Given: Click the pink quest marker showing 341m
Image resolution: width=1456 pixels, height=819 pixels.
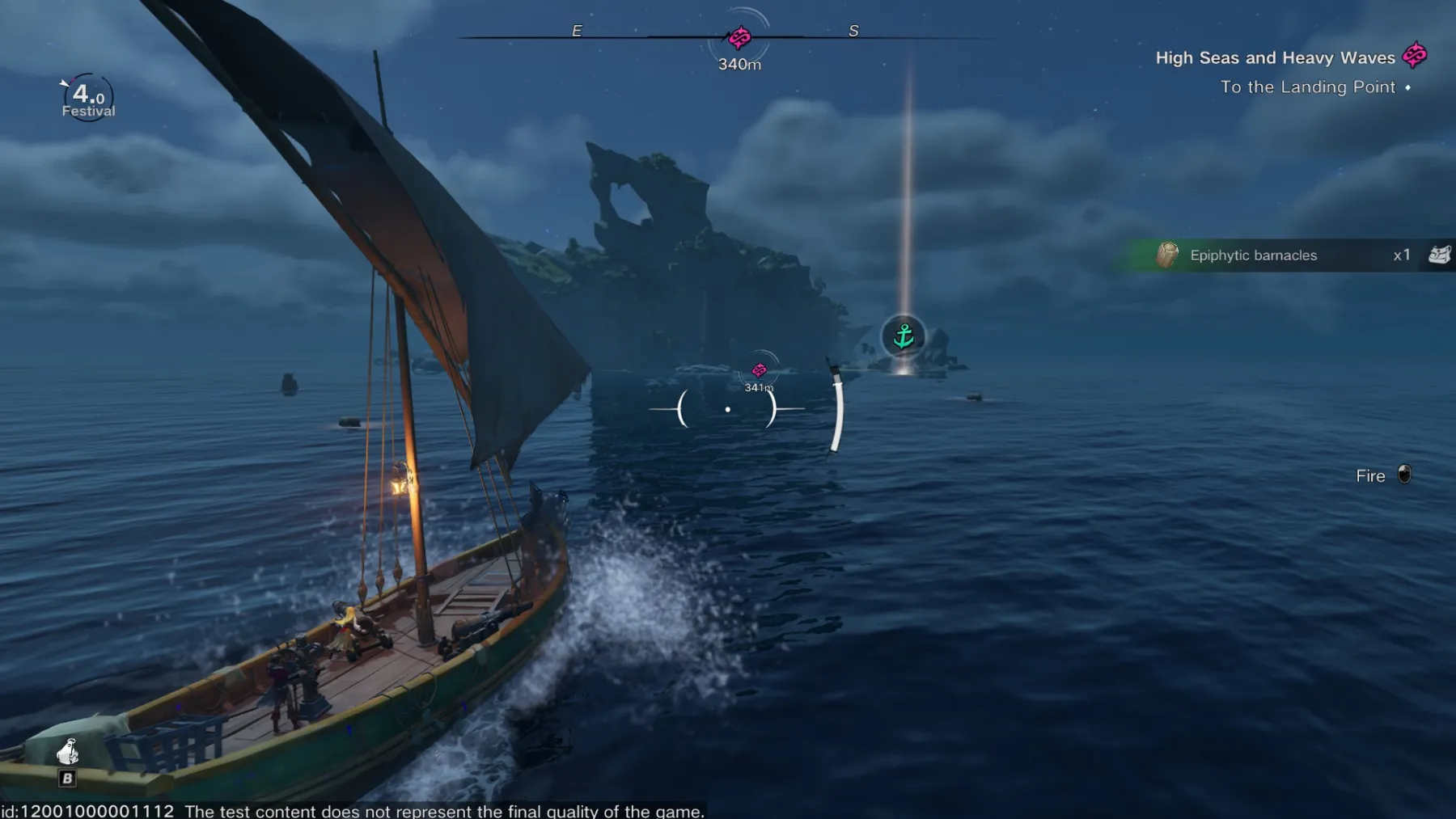Looking at the screenshot, I should coord(759,370).
